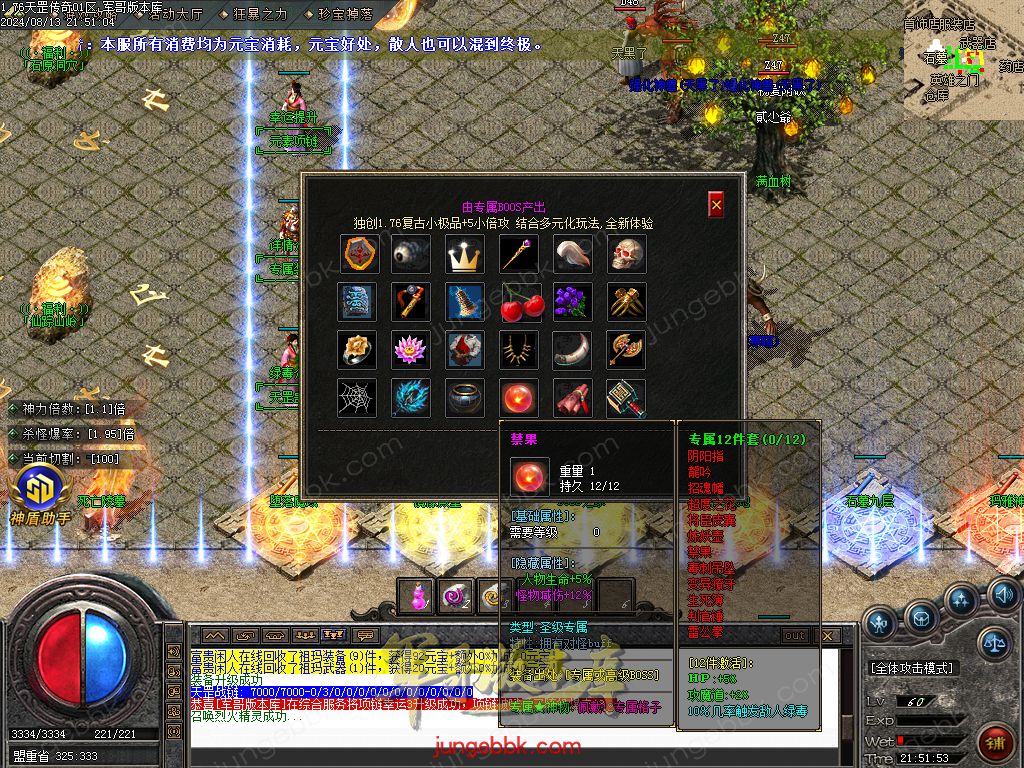Click the red 铺 shop button
The width and height of the screenshot is (1024, 768).
[995, 742]
